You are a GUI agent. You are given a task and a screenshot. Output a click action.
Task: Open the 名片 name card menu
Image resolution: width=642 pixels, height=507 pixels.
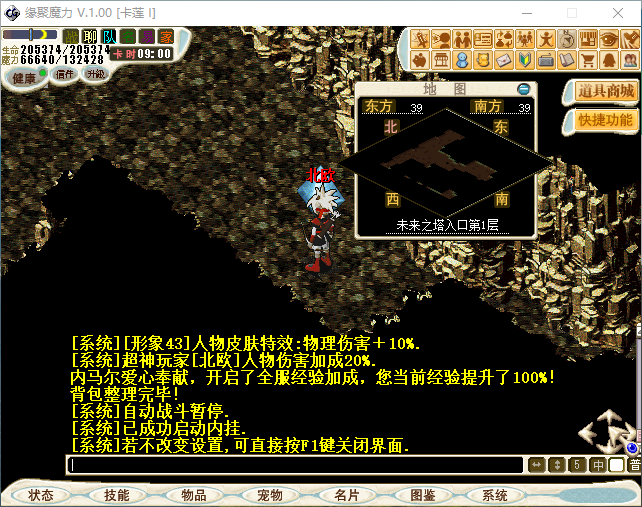[346, 495]
